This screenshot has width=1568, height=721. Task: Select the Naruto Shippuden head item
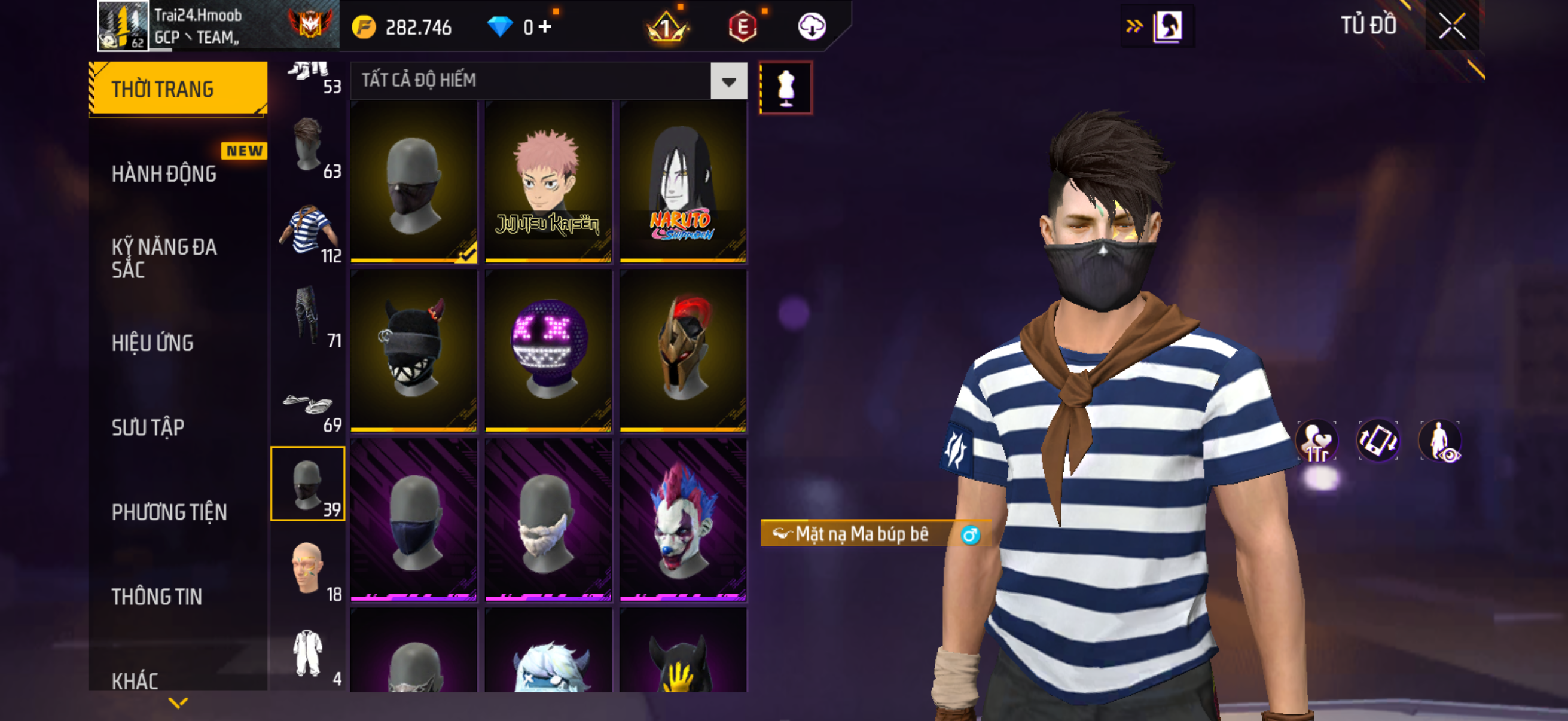pyautogui.click(x=682, y=182)
